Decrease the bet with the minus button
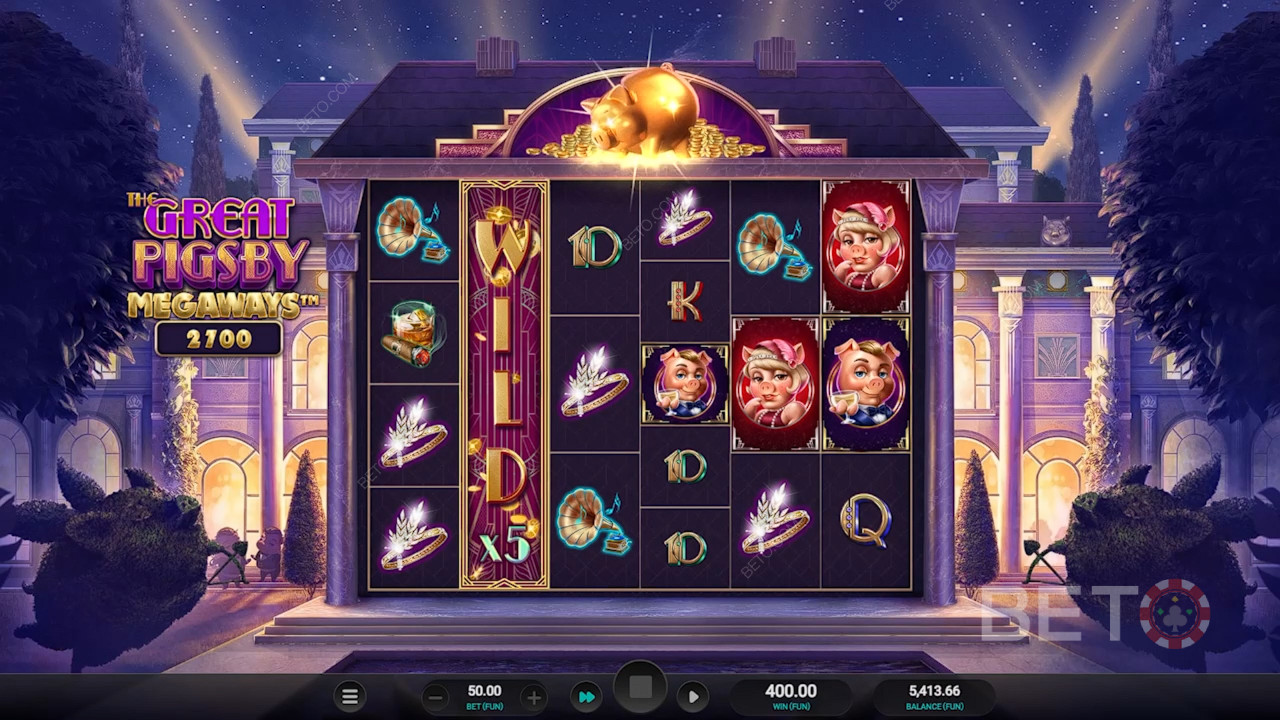 [x=435, y=697]
